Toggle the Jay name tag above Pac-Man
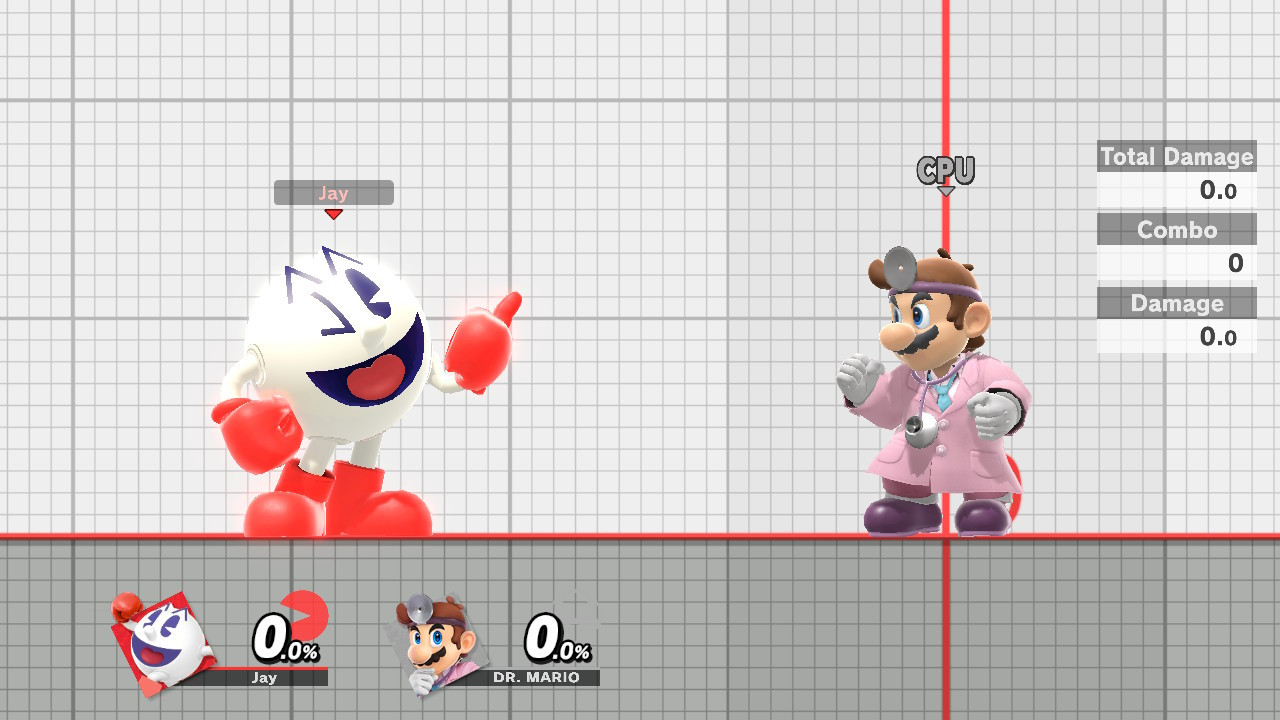The width and height of the screenshot is (1280, 720). [x=335, y=193]
